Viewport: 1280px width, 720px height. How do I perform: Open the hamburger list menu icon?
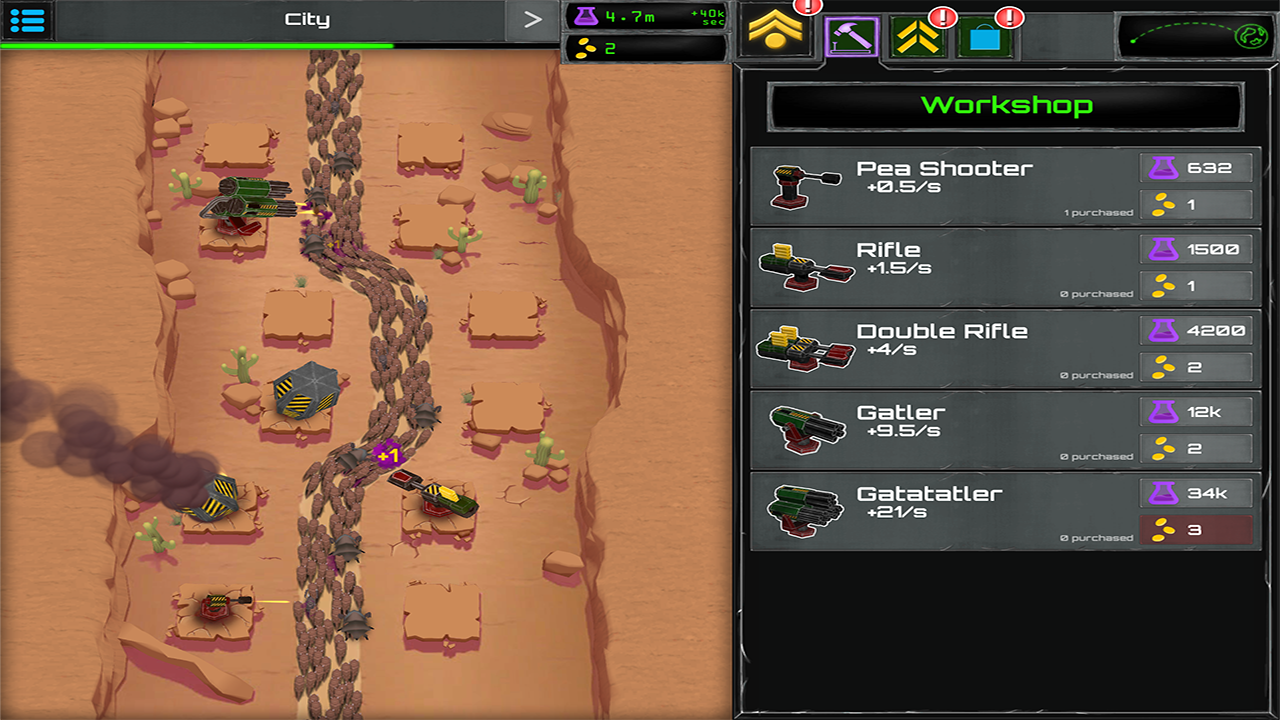pyautogui.click(x=26, y=20)
